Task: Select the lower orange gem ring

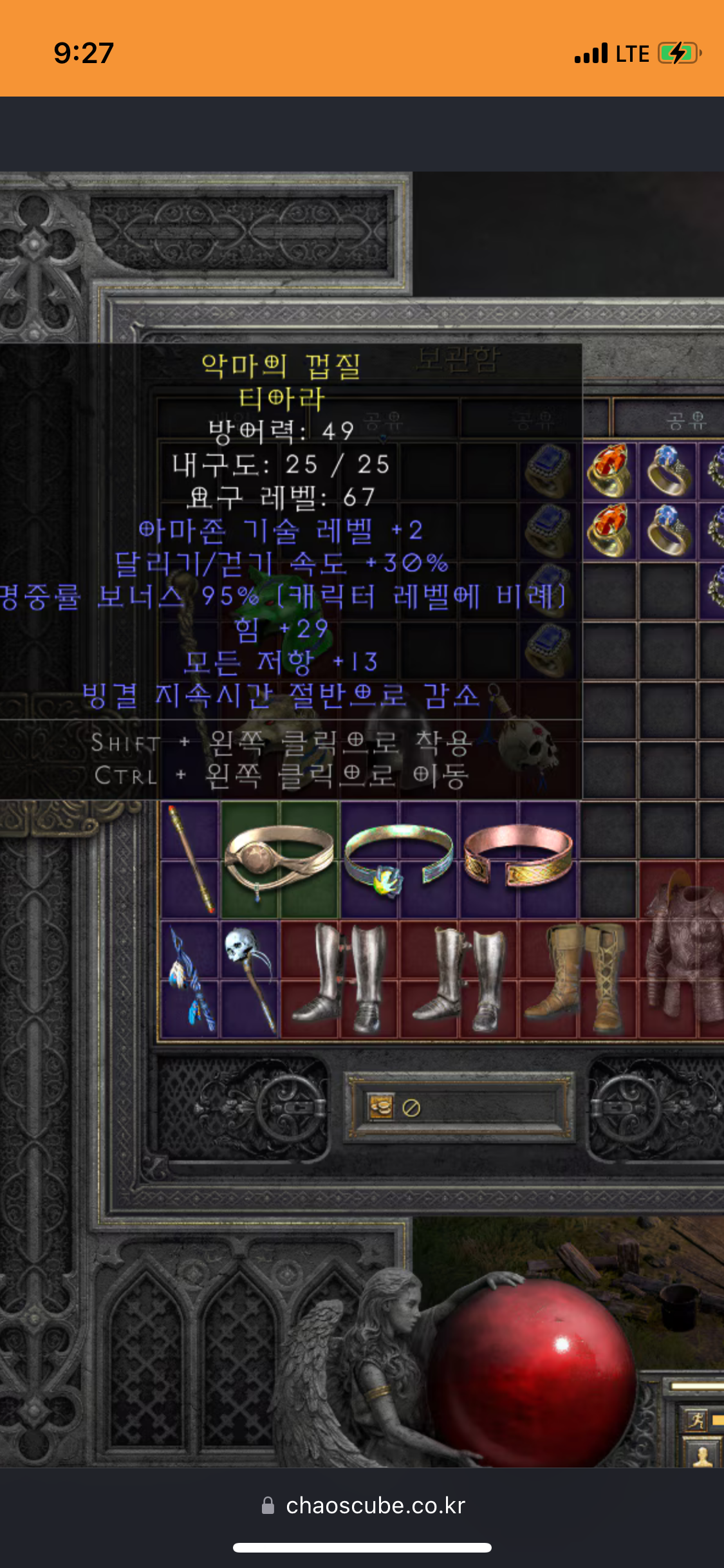Action: [x=609, y=530]
